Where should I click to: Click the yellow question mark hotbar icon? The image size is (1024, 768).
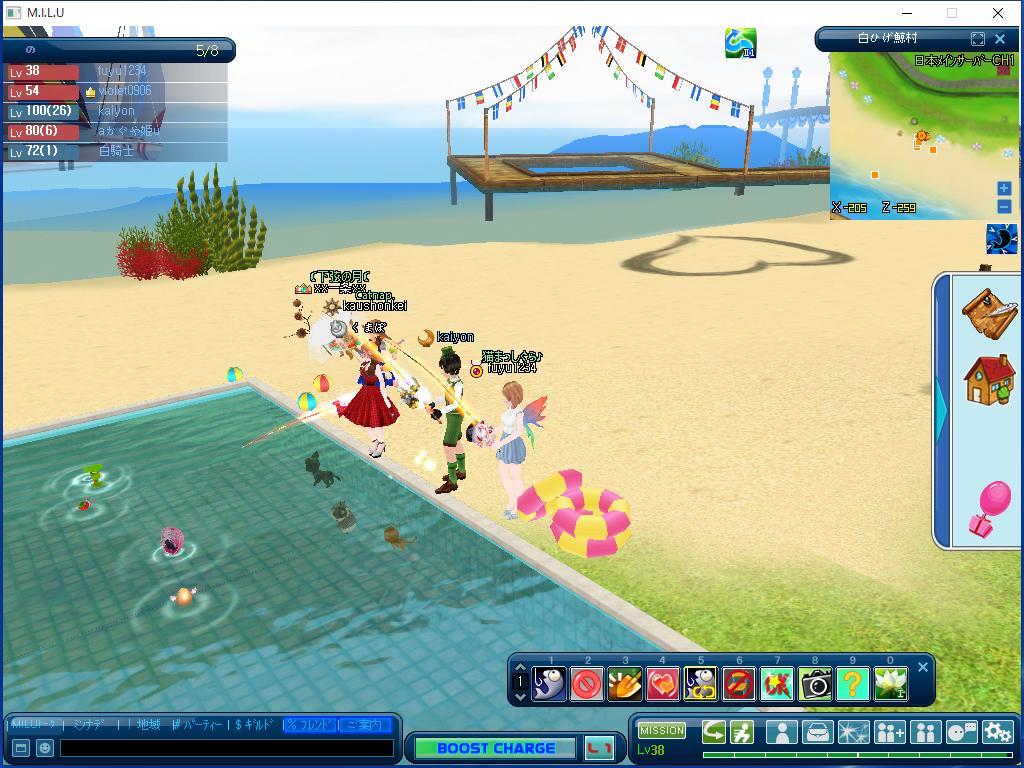coord(852,684)
